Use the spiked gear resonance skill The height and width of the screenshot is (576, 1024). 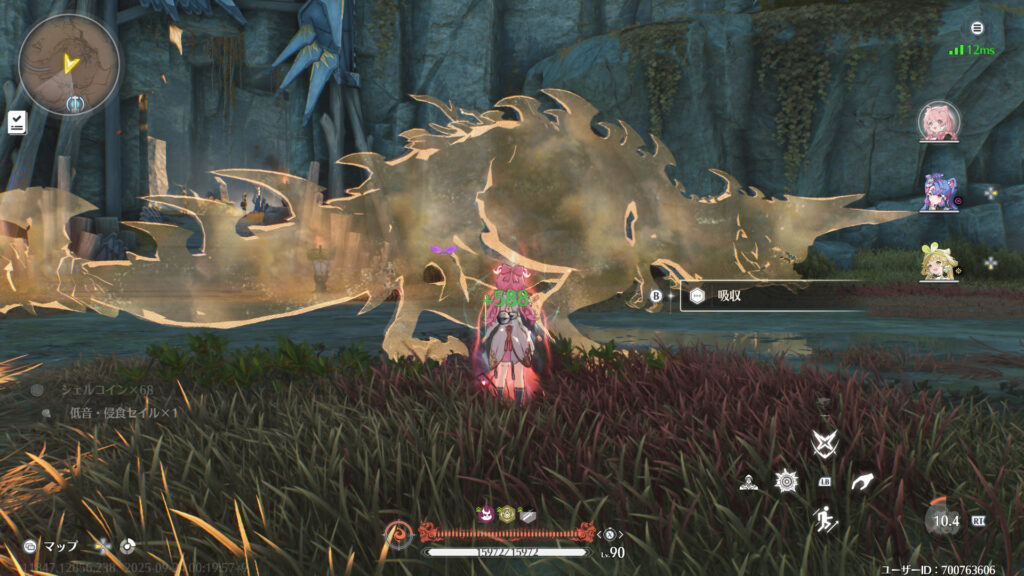tap(786, 482)
